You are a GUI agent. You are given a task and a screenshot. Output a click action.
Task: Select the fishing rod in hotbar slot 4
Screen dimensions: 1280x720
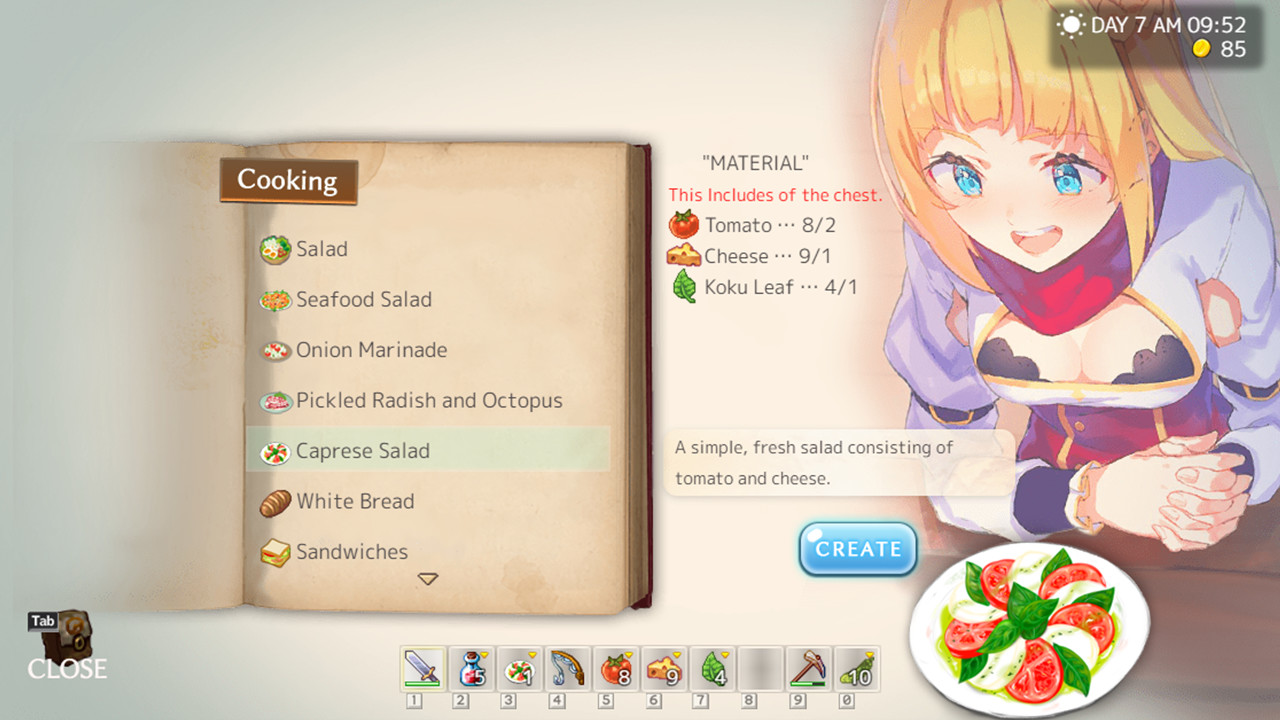(x=567, y=670)
